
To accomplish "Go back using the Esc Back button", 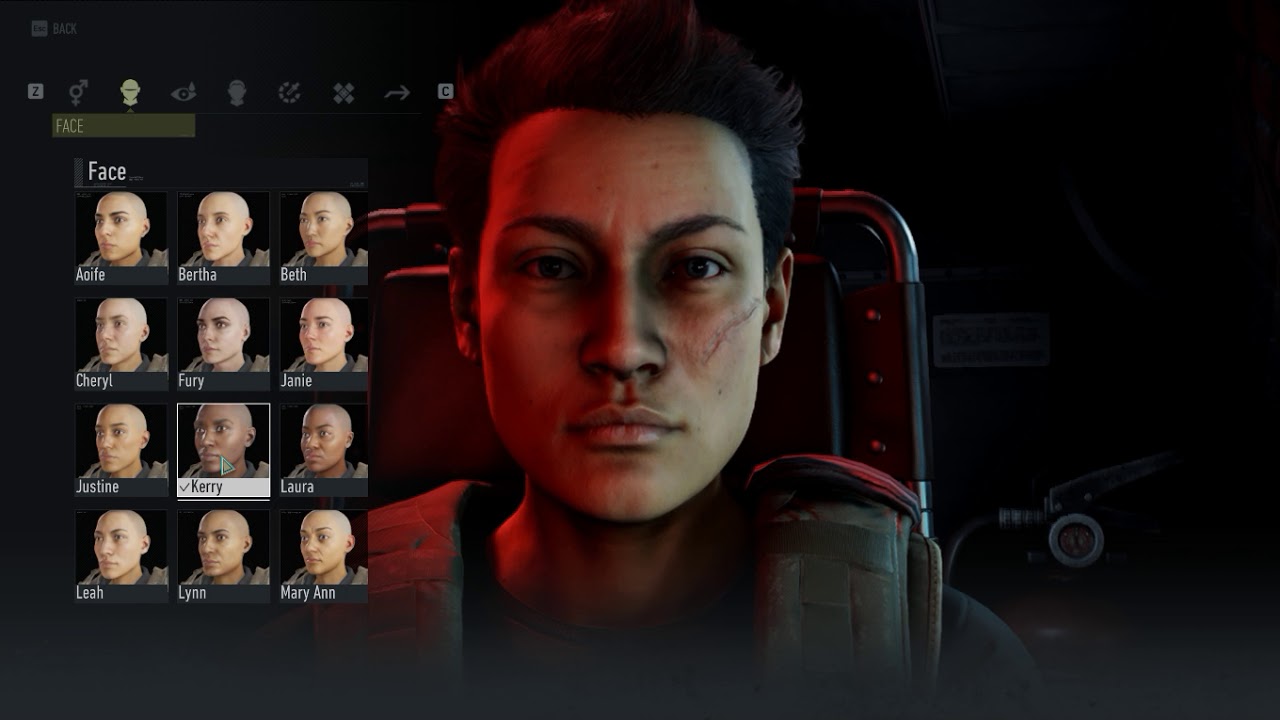I will pyautogui.click(x=52, y=28).
